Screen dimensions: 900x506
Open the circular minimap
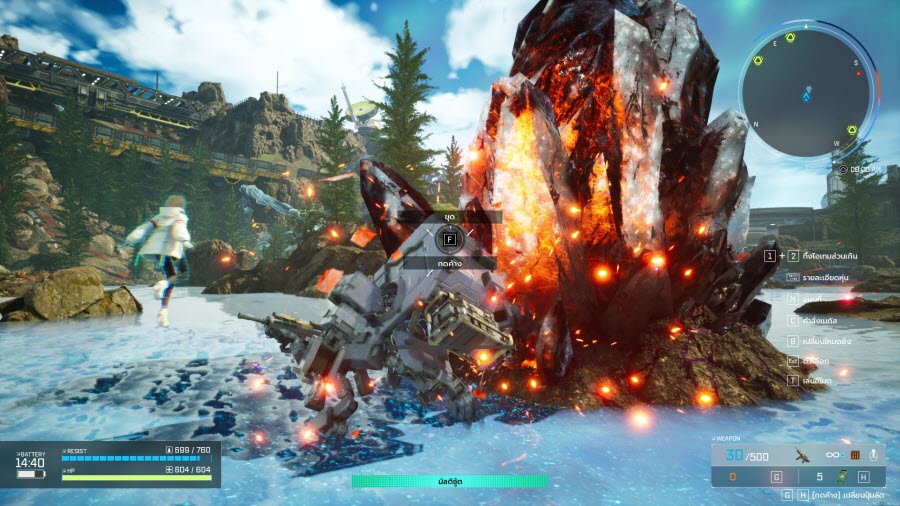point(806,93)
